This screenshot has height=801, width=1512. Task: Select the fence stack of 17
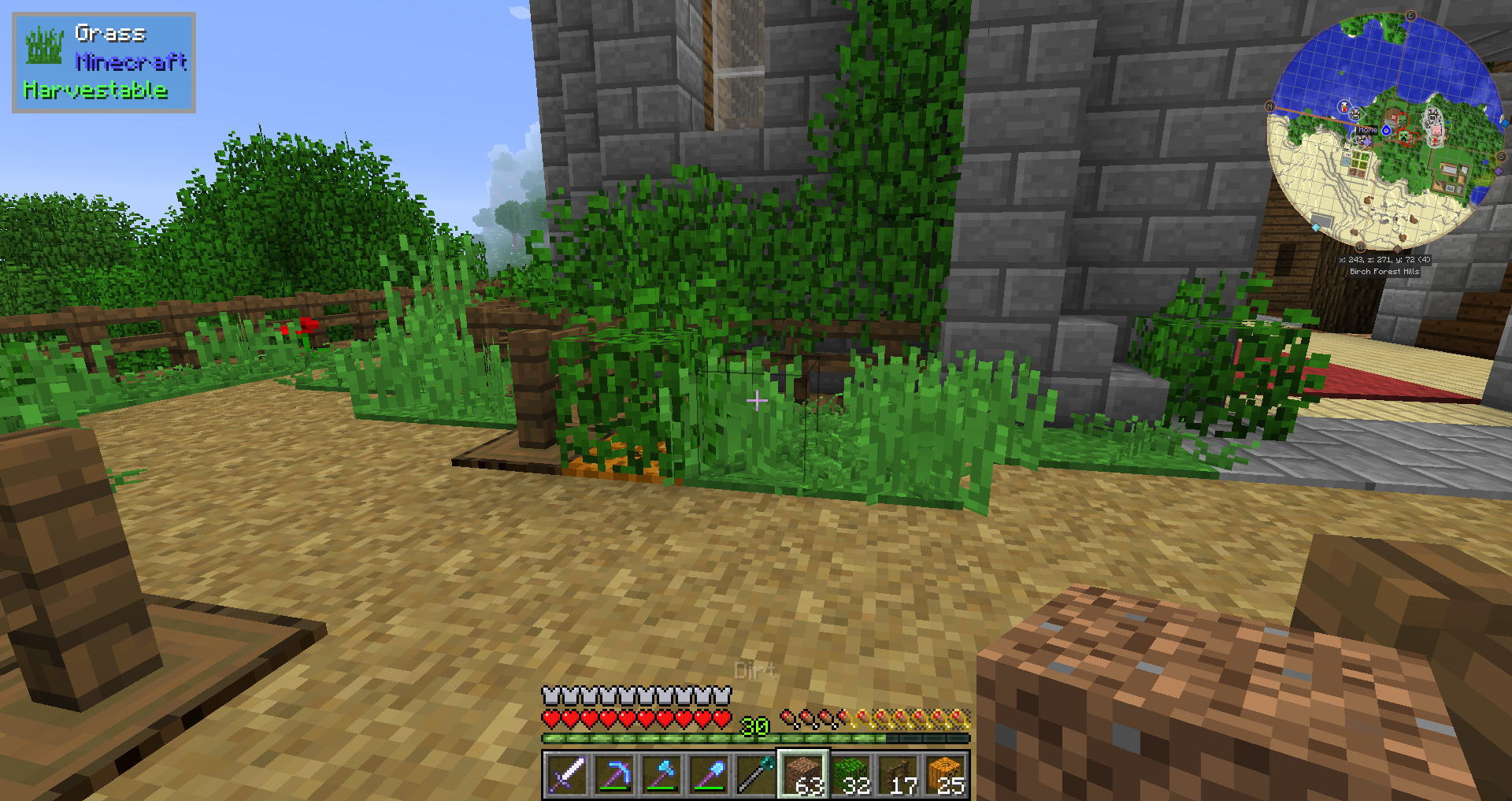[x=899, y=774]
